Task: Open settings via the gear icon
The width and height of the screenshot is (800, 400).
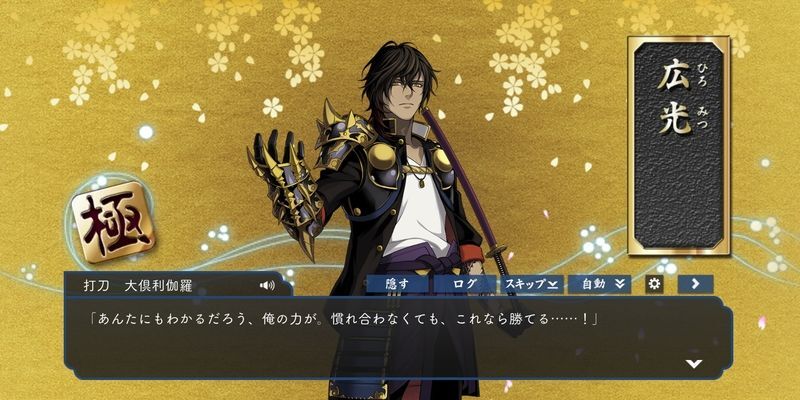Action: (655, 284)
